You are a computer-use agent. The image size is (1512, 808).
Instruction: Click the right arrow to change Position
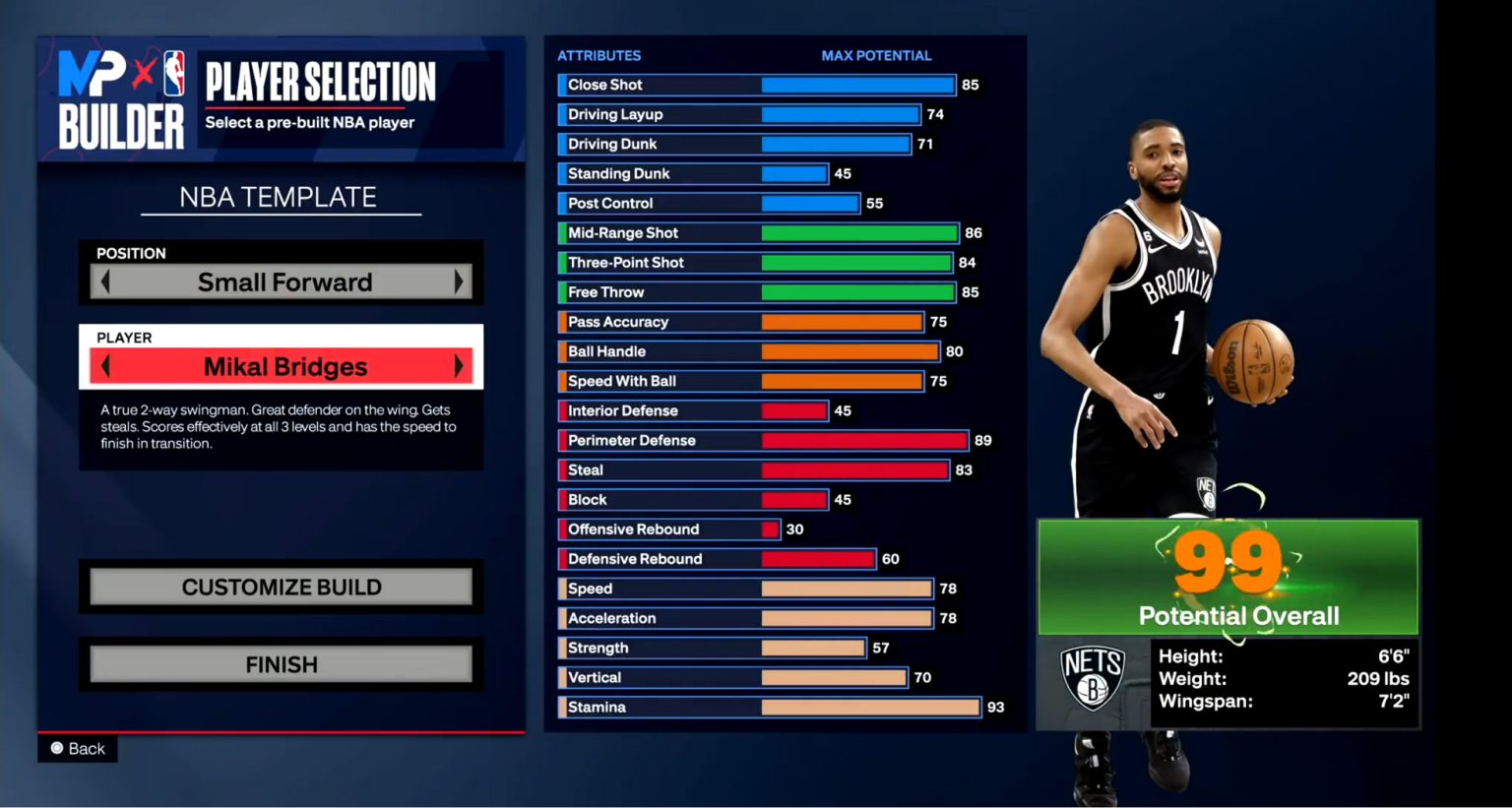click(459, 282)
